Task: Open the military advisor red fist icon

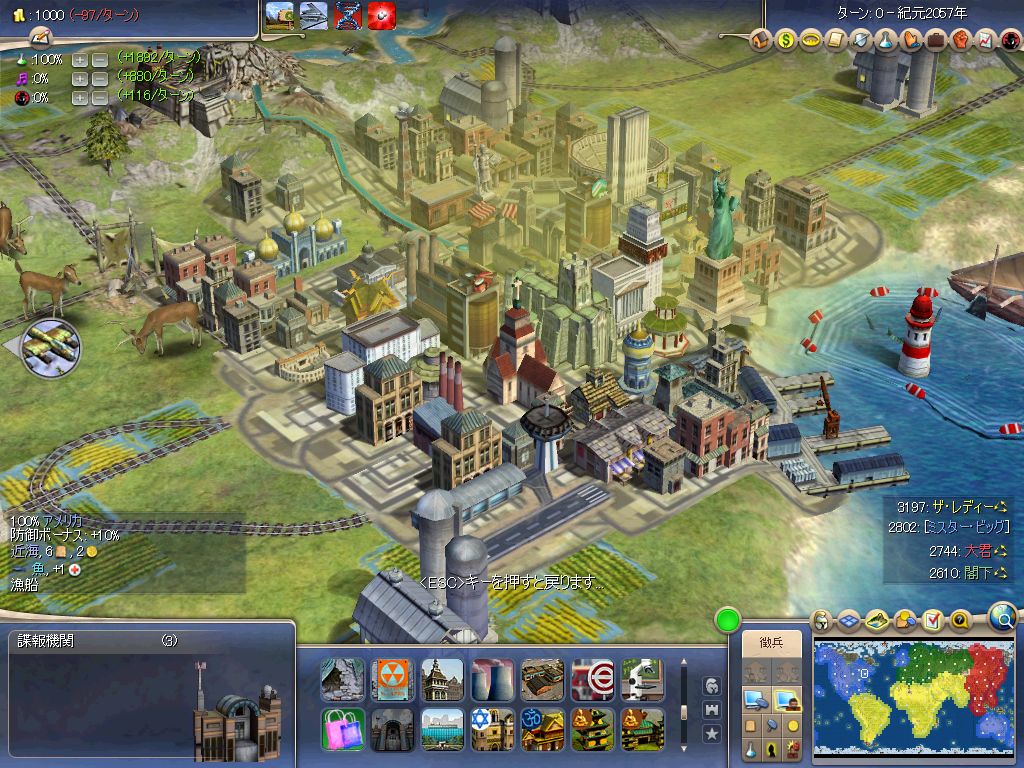Action: [960, 41]
